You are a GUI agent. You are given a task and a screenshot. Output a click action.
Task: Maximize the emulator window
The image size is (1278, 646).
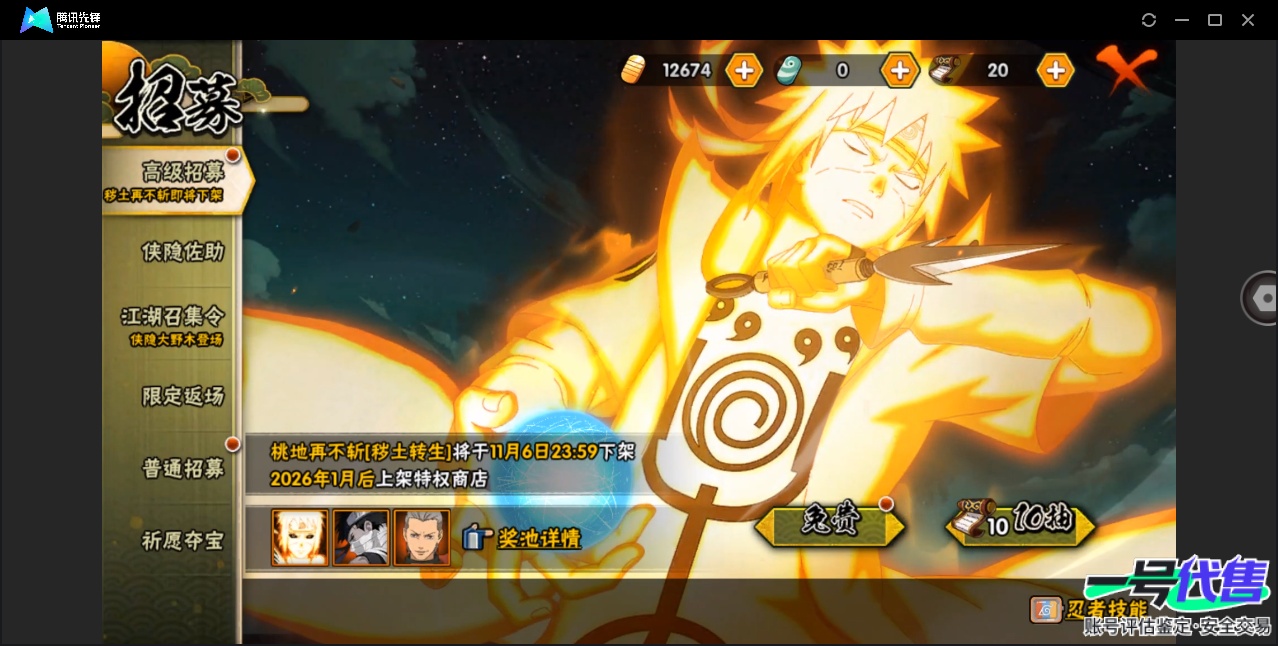(x=1215, y=20)
